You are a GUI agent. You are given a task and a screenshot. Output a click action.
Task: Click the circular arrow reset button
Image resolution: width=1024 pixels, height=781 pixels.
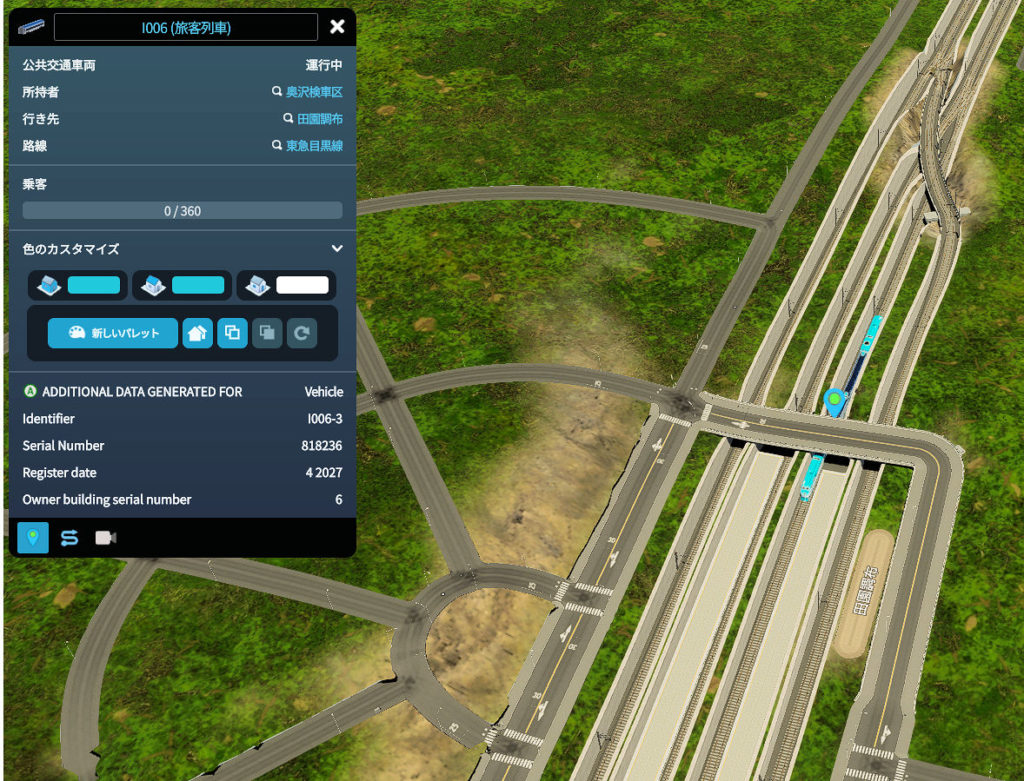pyautogui.click(x=302, y=333)
